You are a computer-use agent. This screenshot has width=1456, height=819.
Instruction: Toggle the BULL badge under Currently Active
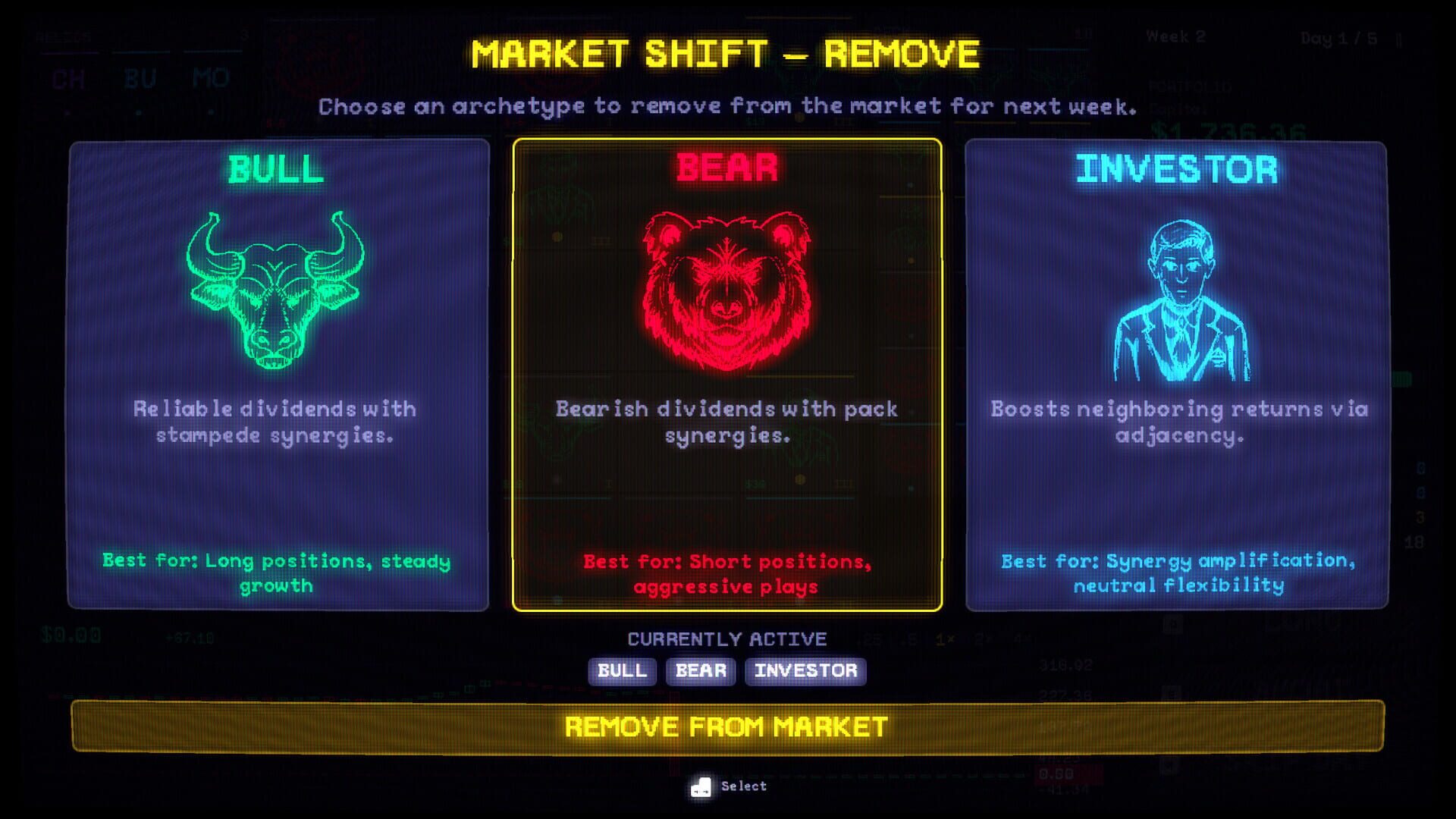coord(621,671)
